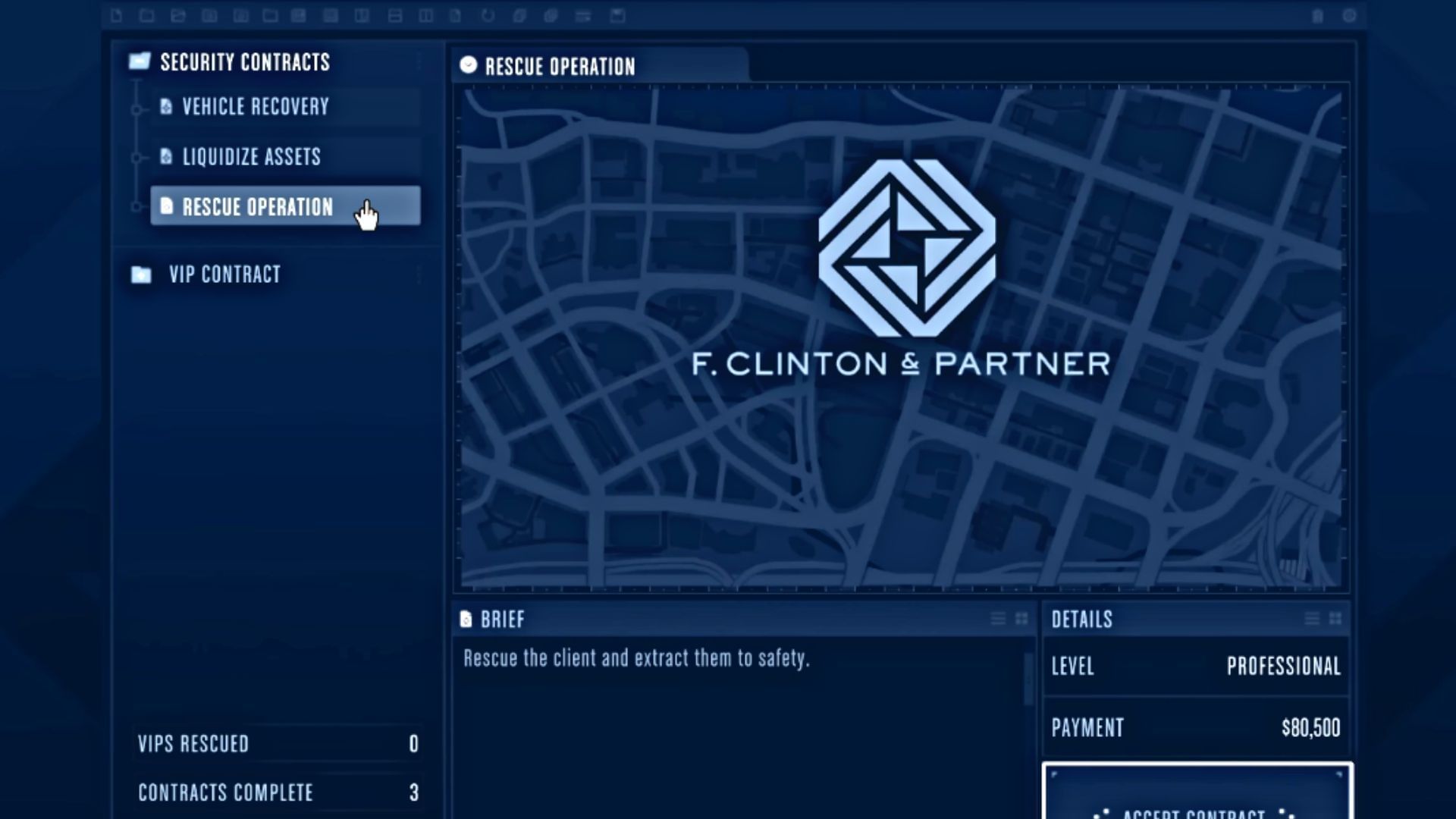Toggle grid view on the Details panel
1456x819 pixels.
click(1334, 619)
